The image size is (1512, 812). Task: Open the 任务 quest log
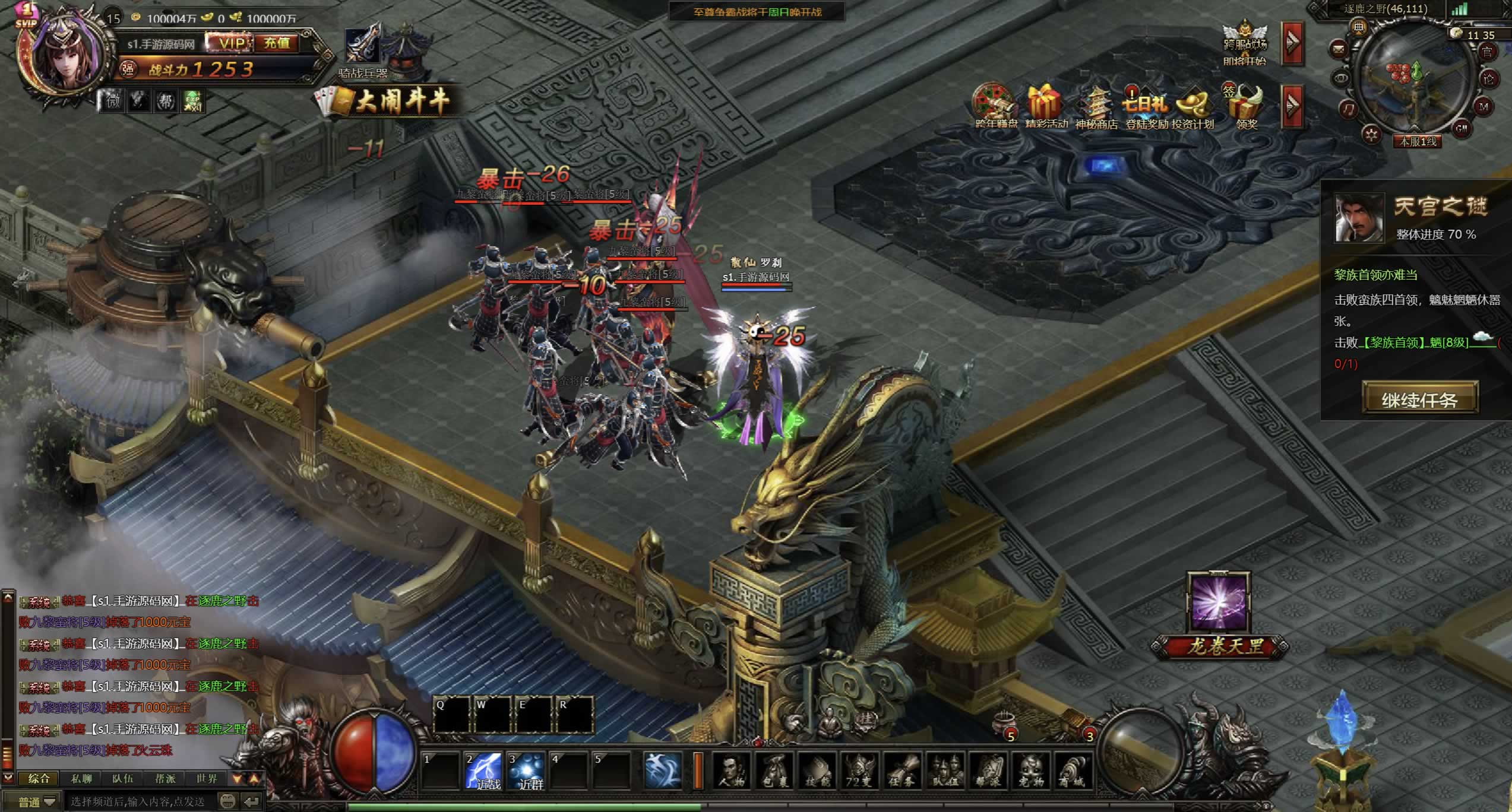tap(902, 770)
